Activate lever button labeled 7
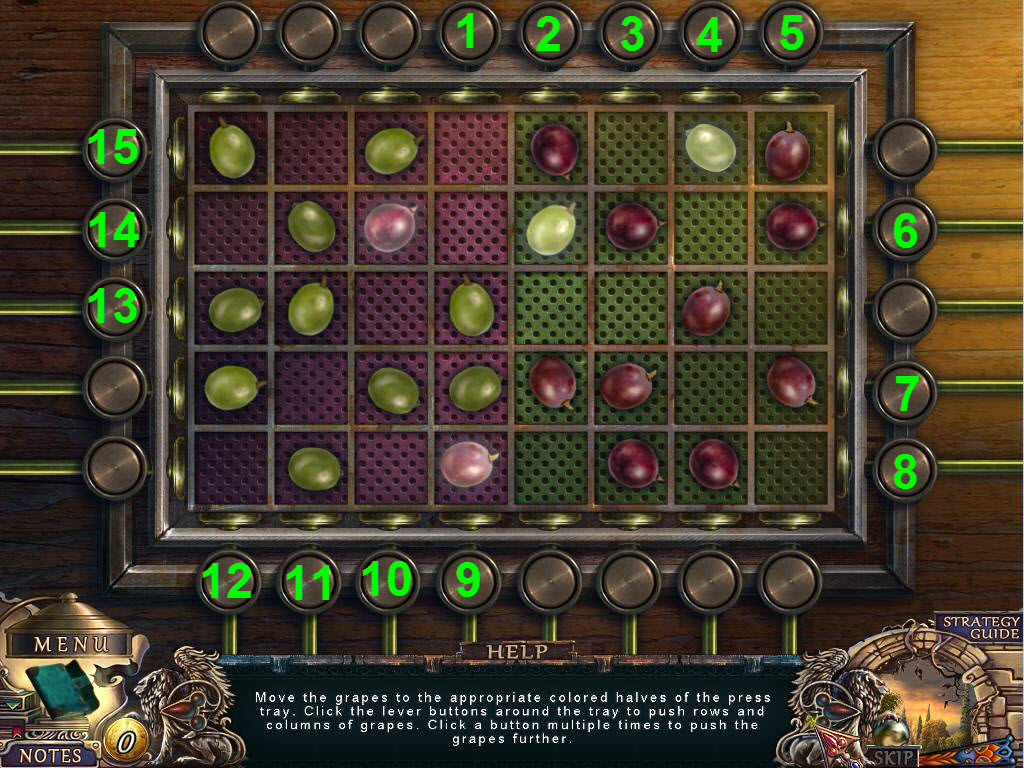 (x=905, y=392)
